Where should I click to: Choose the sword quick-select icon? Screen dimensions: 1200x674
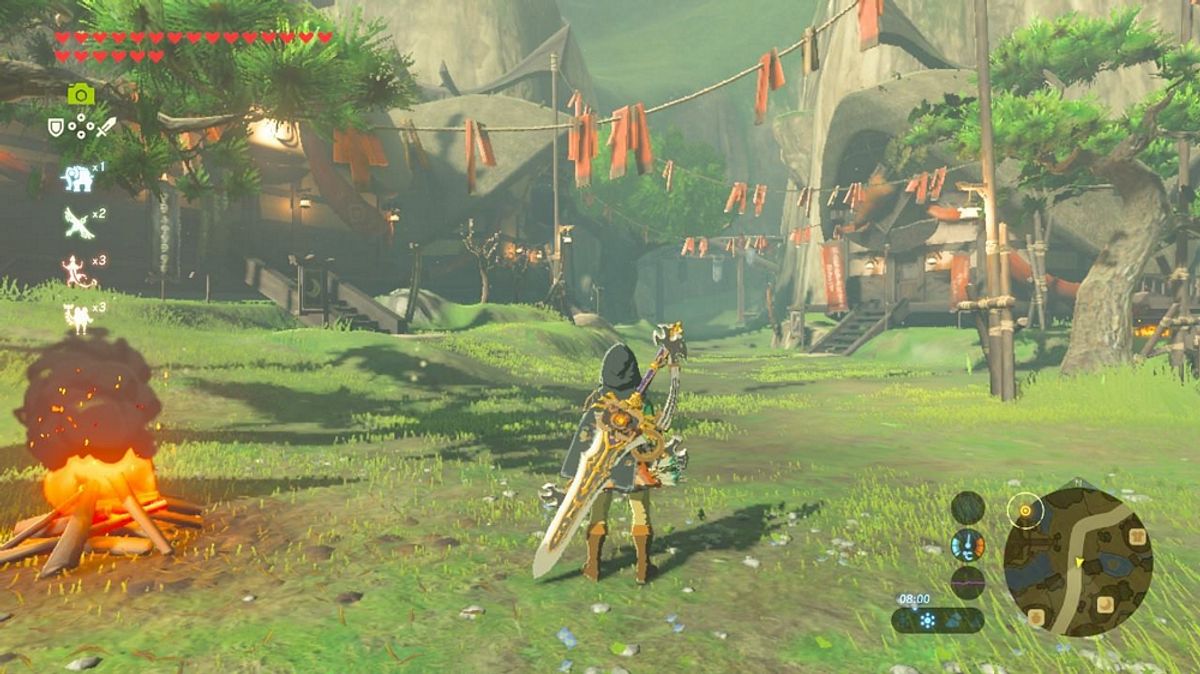coord(105,127)
